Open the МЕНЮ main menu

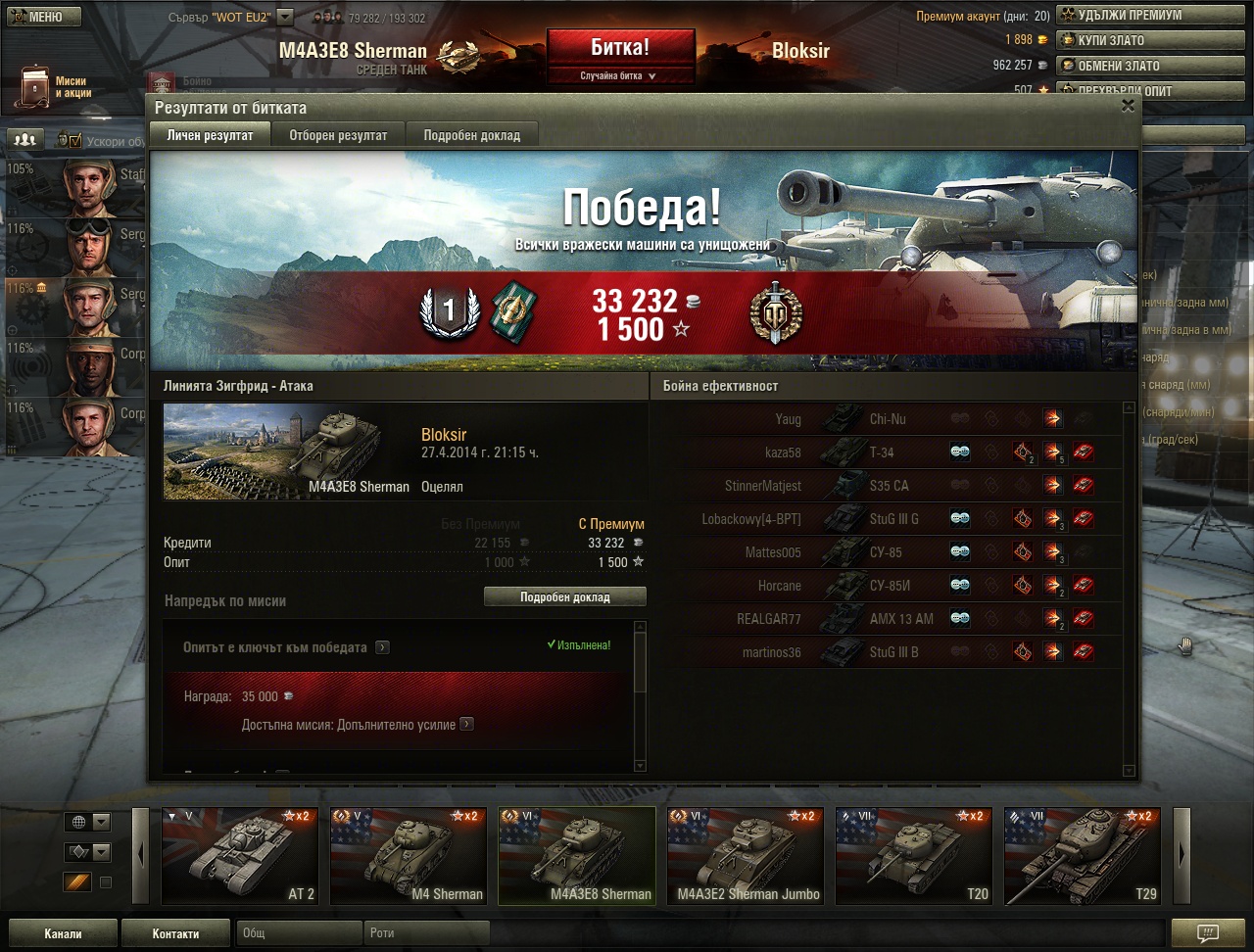tap(41, 17)
